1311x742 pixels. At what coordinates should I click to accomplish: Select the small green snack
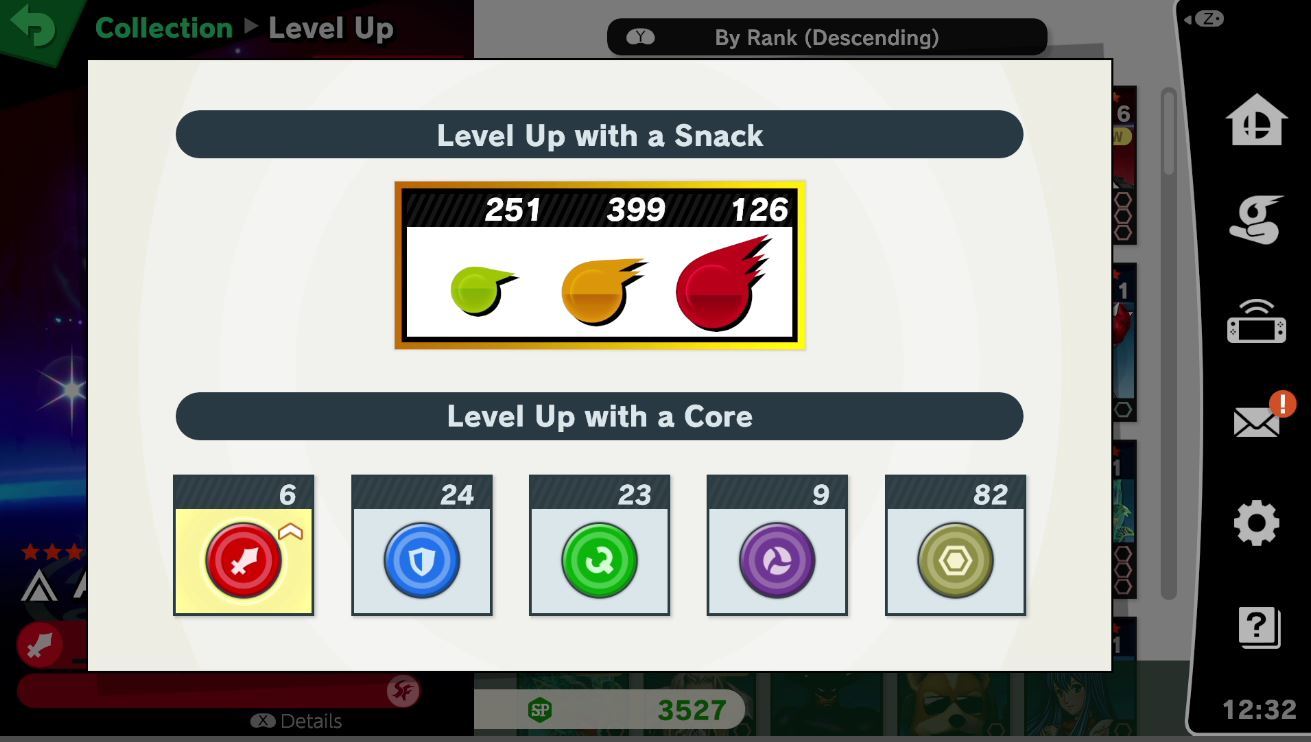[481, 289]
